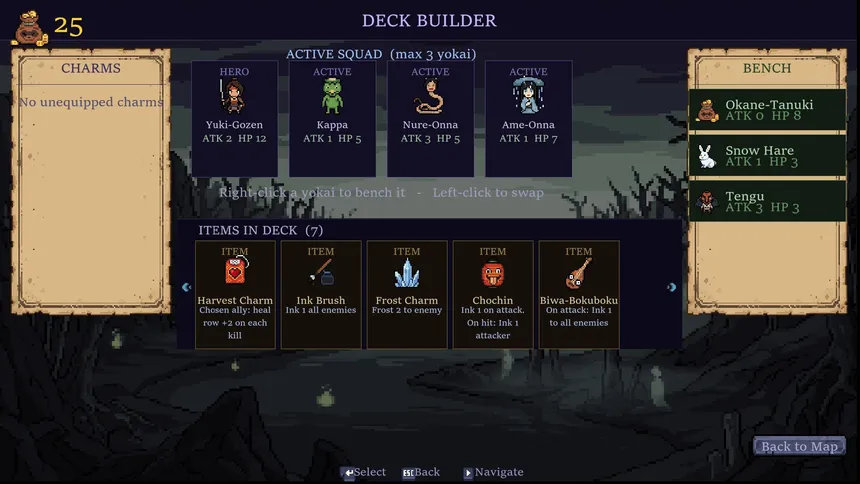Select Okane-Tanuki on the bench
The height and width of the screenshot is (484, 860).
point(767,110)
